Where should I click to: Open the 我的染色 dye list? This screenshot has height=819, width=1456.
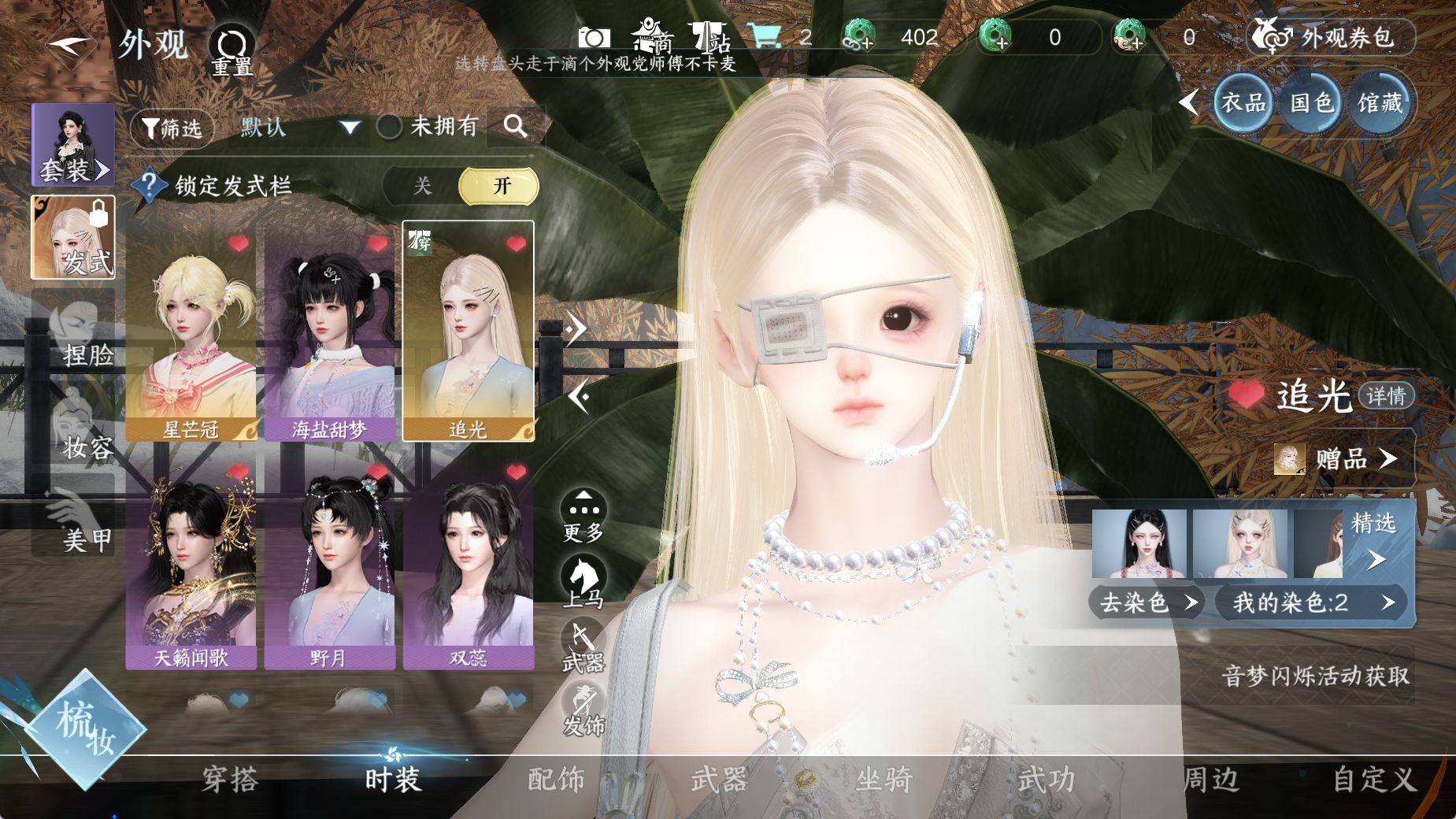(1310, 602)
